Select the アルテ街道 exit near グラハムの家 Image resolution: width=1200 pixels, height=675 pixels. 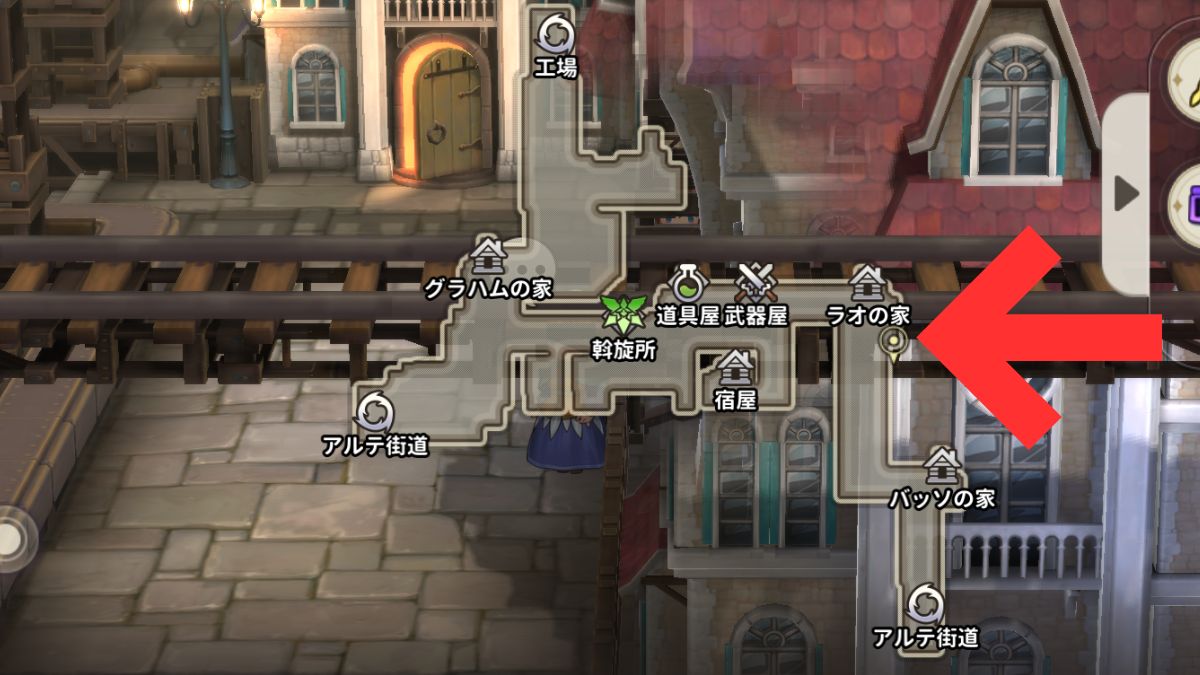tap(376, 411)
